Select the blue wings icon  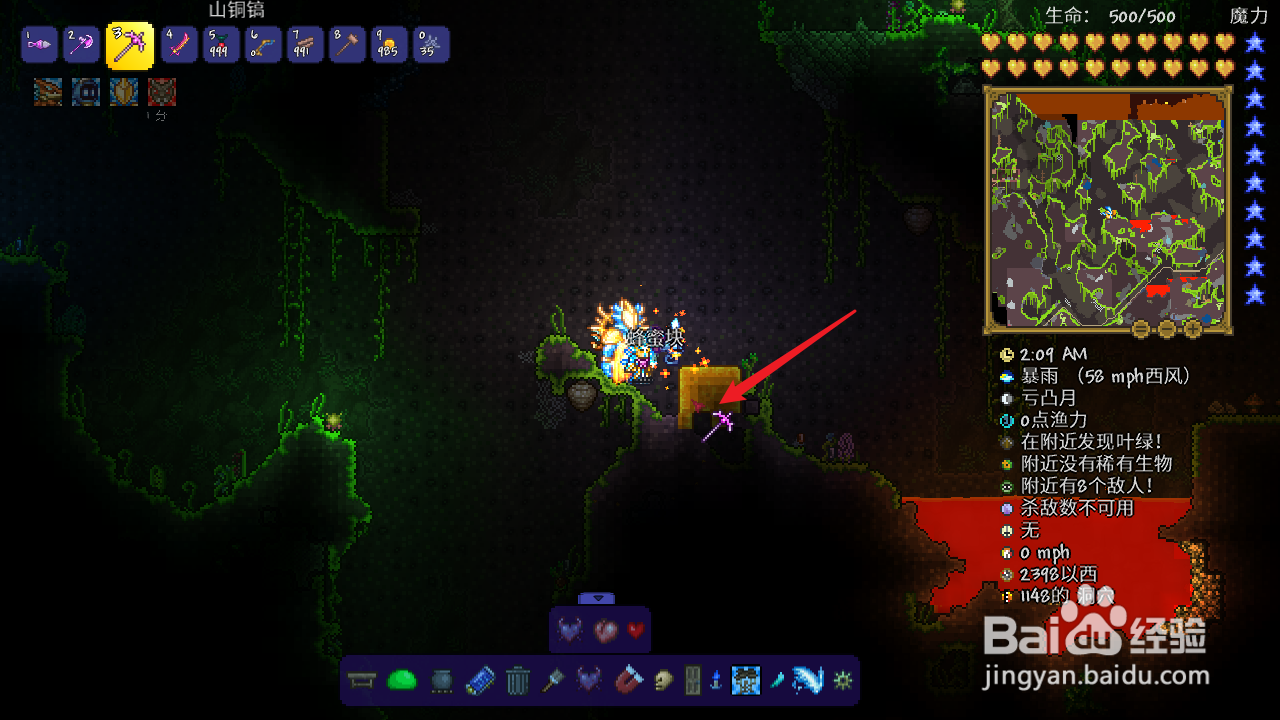click(807, 681)
